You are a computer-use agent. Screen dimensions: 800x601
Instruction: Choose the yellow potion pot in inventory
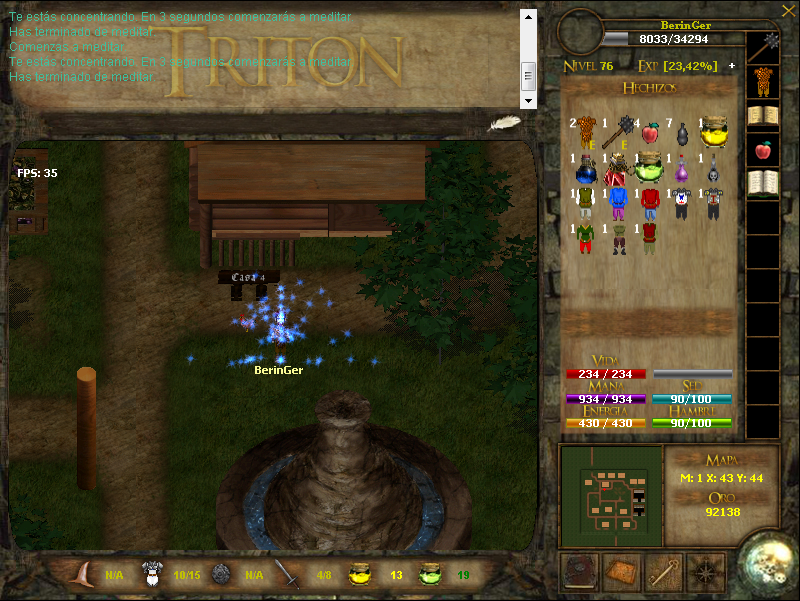[712, 131]
